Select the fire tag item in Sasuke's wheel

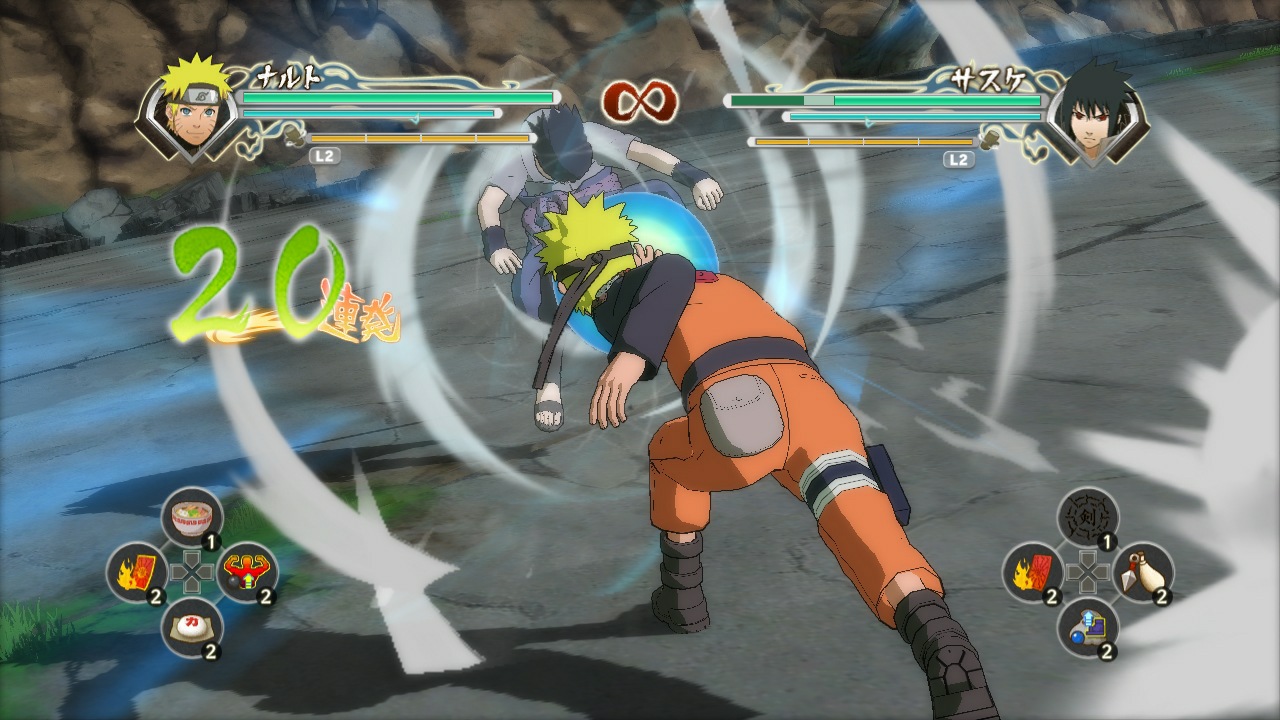[1032, 575]
